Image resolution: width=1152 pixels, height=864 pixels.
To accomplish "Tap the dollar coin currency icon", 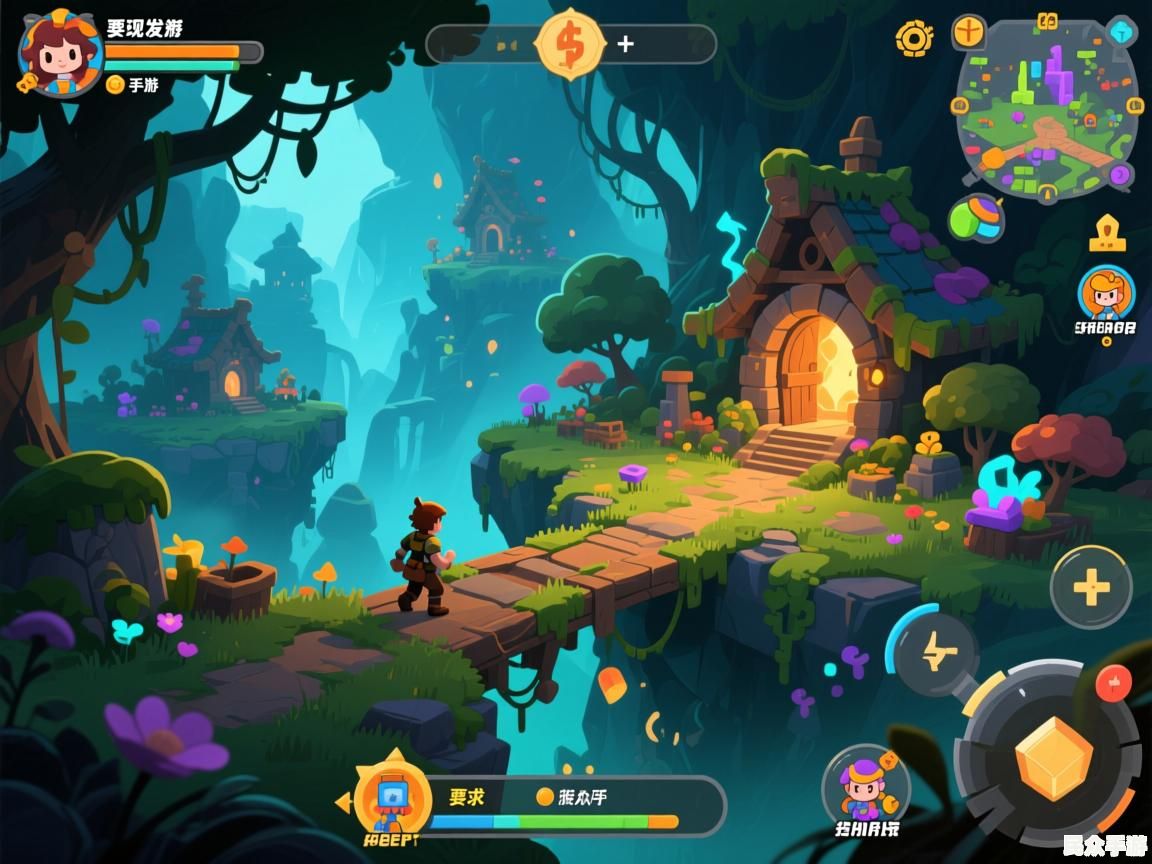I will tap(570, 44).
